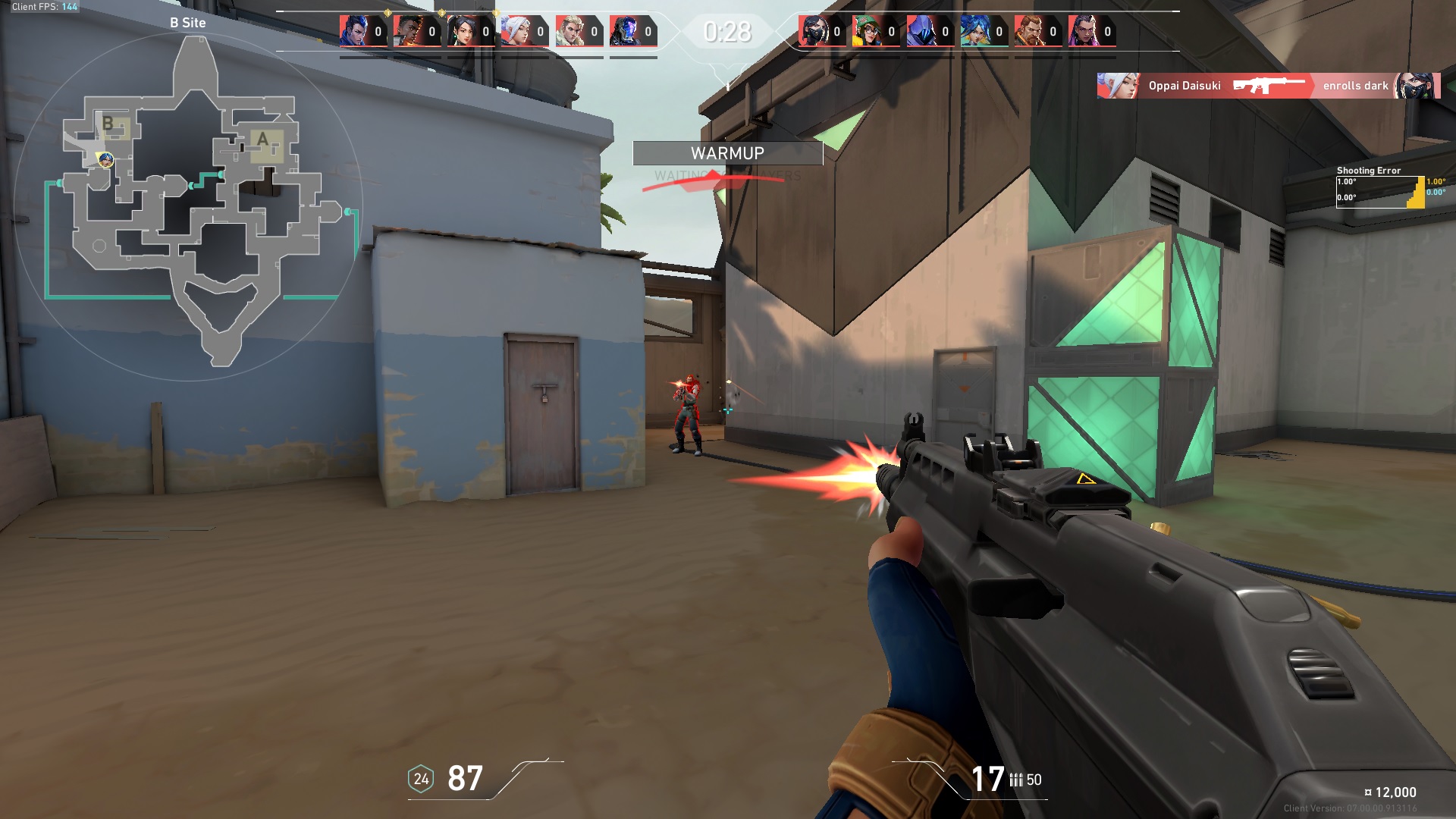The height and width of the screenshot is (819, 1456).
Task: Choose Omen's hooded portrait
Action: pyautogui.click(x=921, y=32)
